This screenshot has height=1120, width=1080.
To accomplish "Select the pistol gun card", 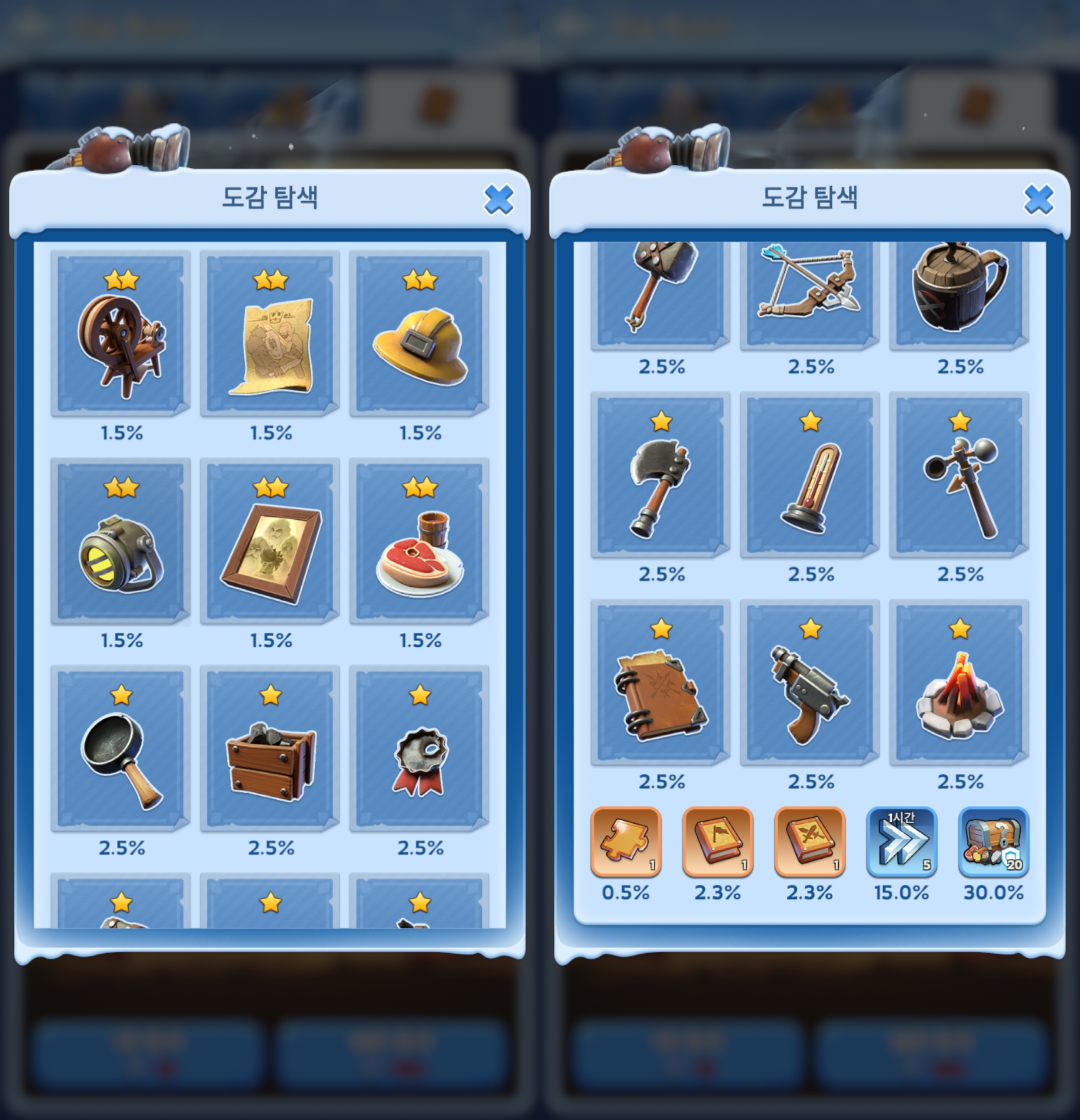I will pyautogui.click(x=810, y=683).
